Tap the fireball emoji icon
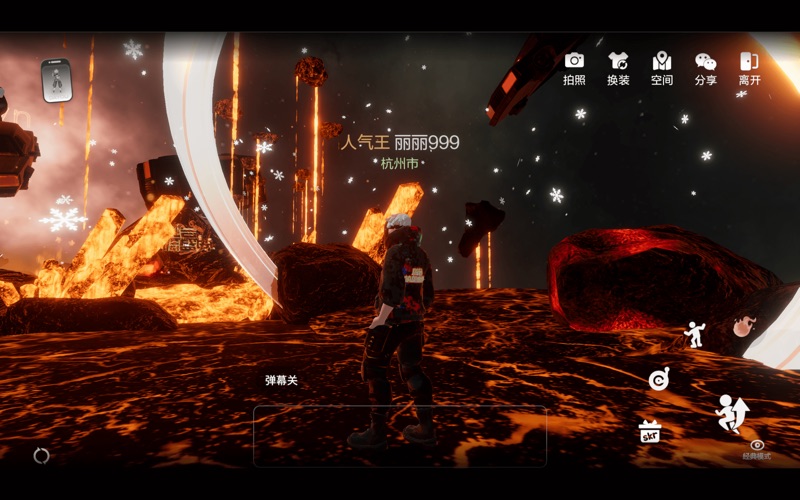This screenshot has width=800, height=500. tap(743, 324)
